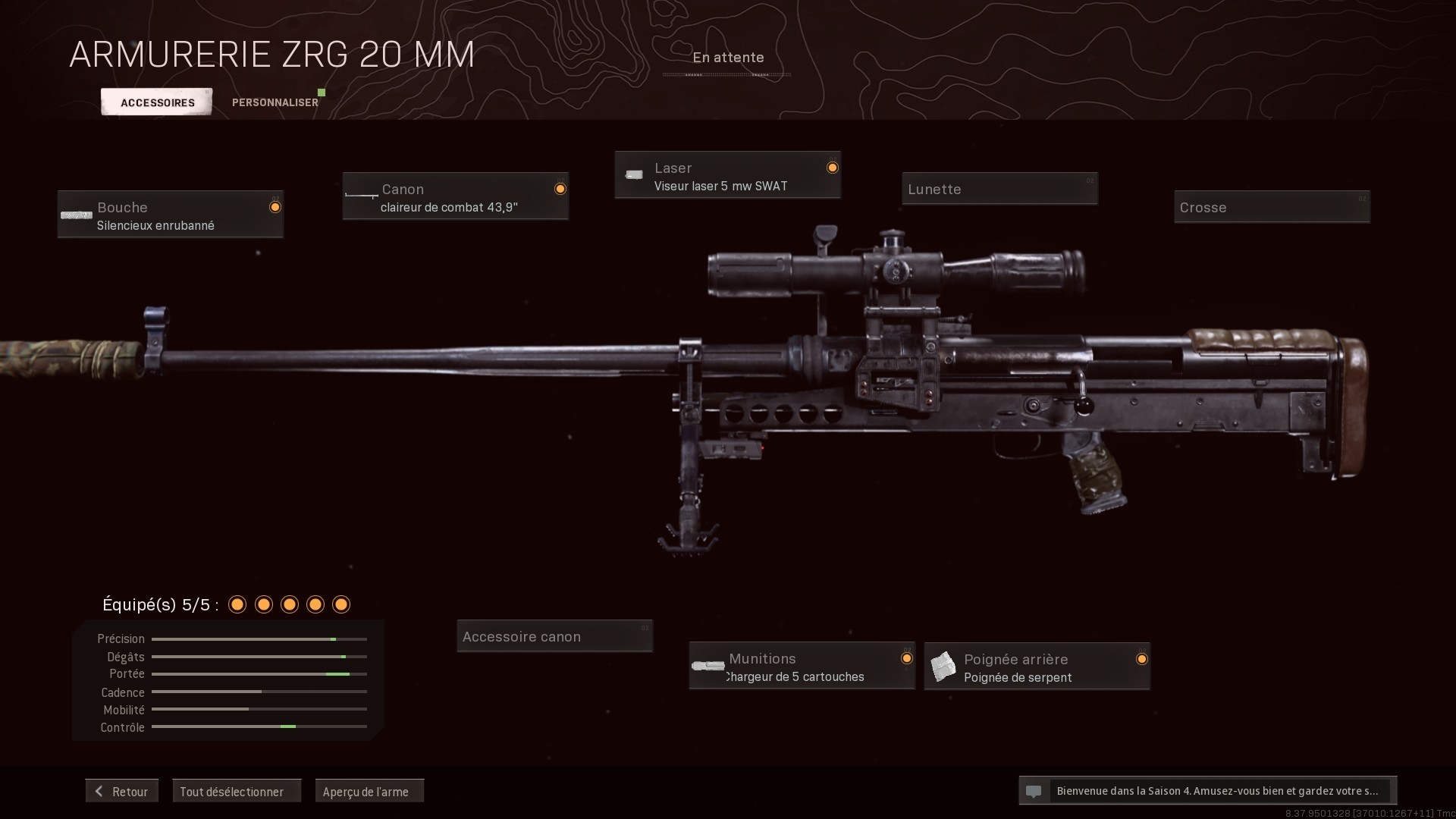Image resolution: width=1456 pixels, height=819 pixels.
Task: Open the empty Lunette optic slot
Action: click(x=999, y=189)
